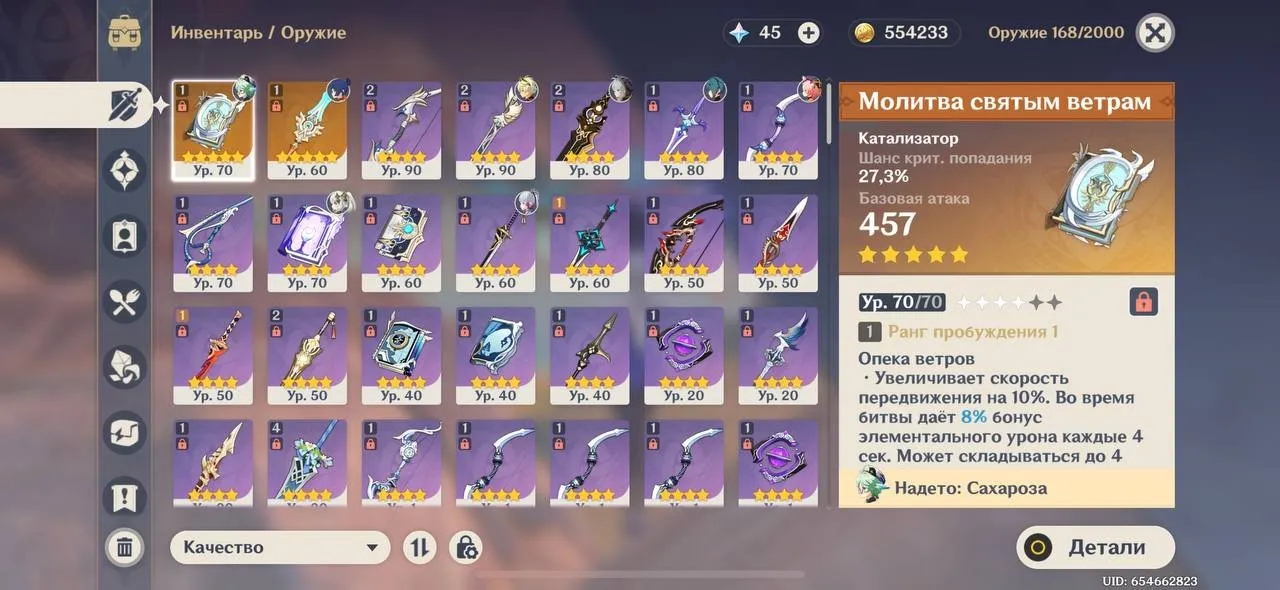The height and width of the screenshot is (590, 1280).
Task: Switch to the materials tab
Action: pos(125,368)
